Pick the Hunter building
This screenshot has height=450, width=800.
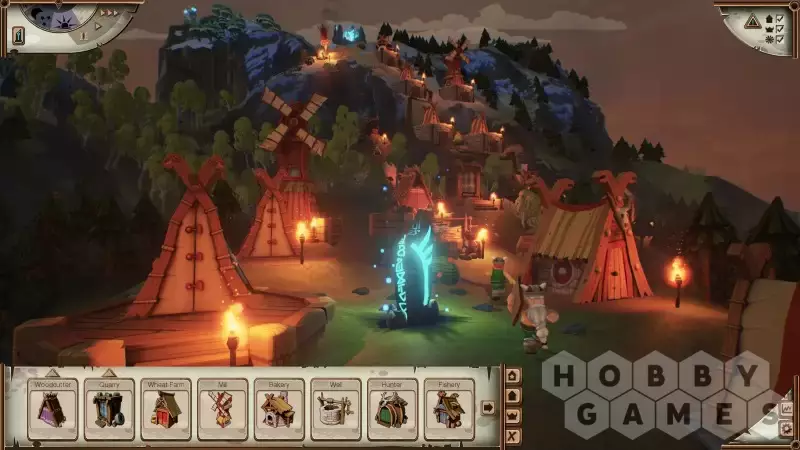click(392, 409)
